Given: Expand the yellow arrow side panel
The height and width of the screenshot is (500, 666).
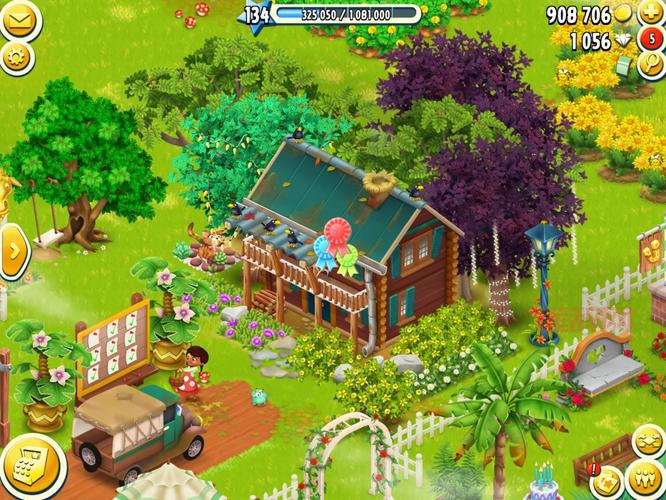Looking at the screenshot, I should 13,251.
